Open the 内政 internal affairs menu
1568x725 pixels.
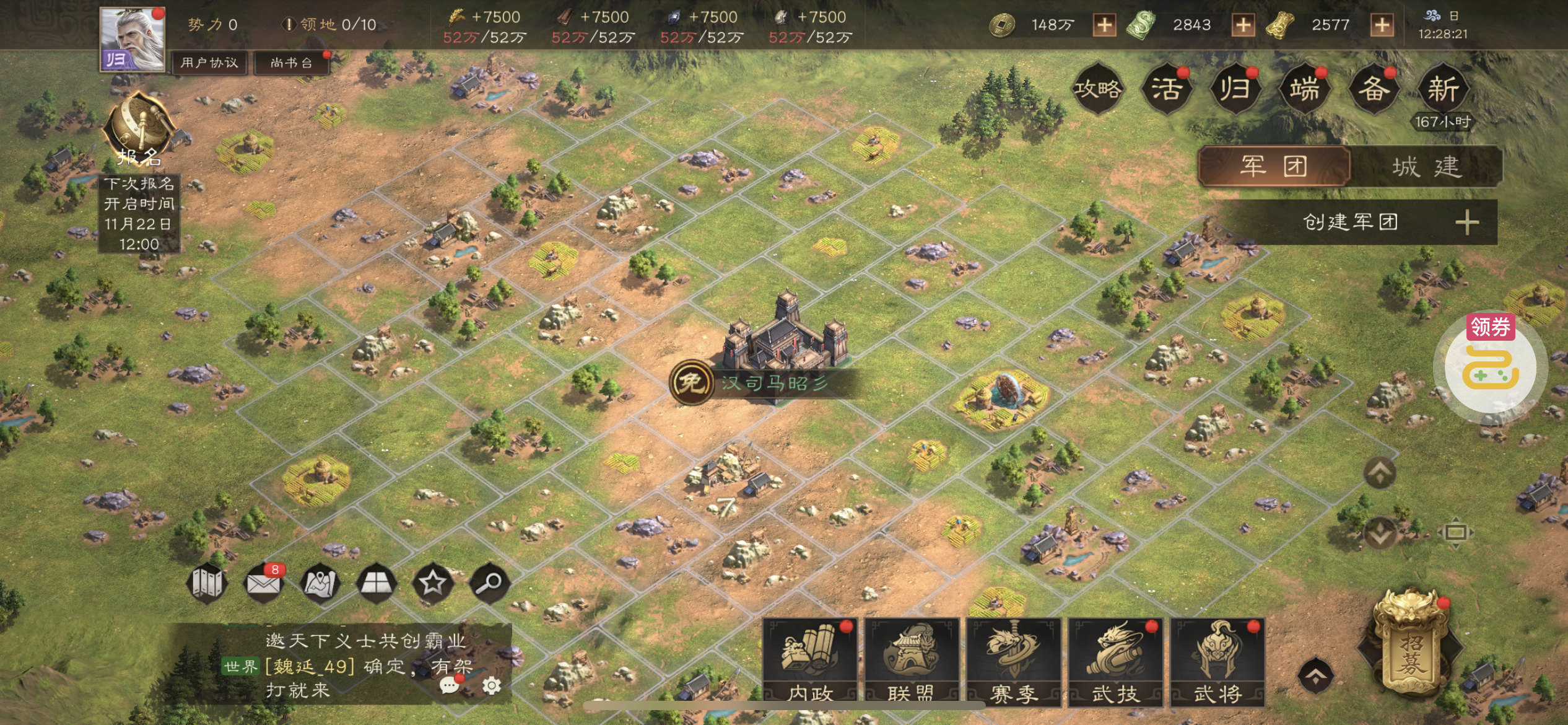point(810,662)
